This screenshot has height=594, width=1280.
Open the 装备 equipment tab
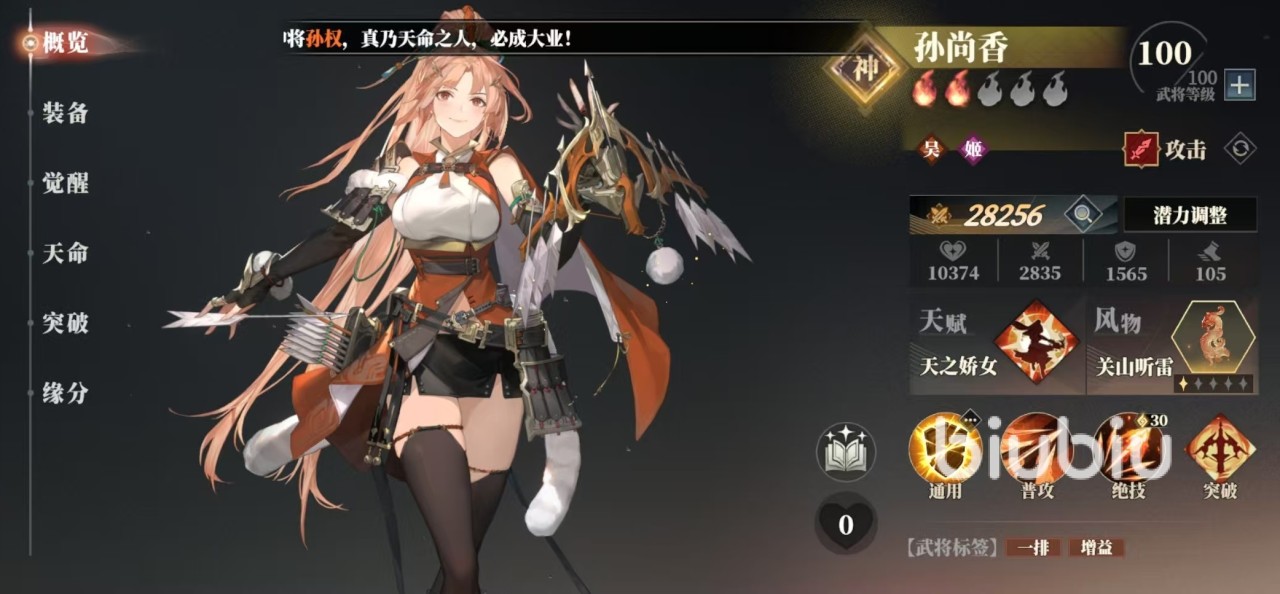coord(66,113)
